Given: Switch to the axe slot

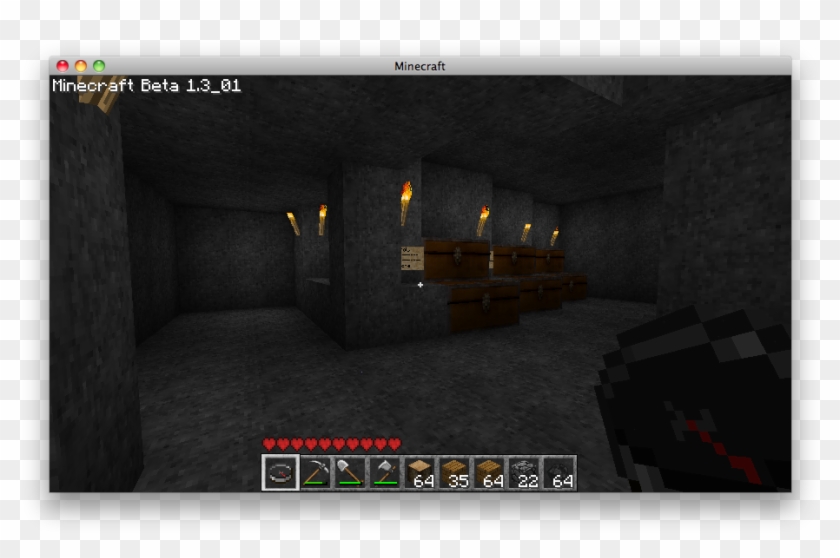Looking at the screenshot, I should point(386,472).
